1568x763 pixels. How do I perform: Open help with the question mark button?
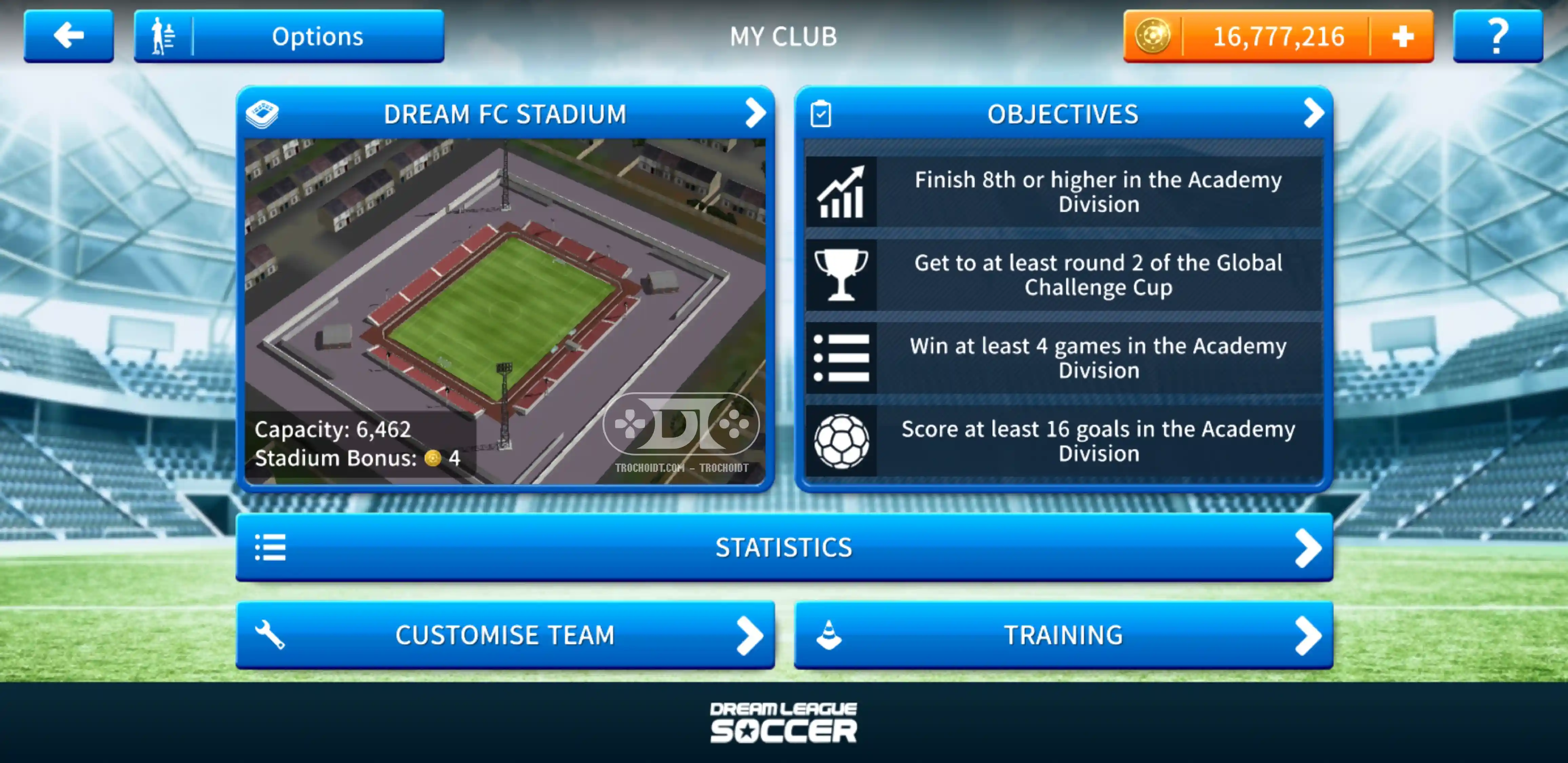pyautogui.click(x=1497, y=36)
